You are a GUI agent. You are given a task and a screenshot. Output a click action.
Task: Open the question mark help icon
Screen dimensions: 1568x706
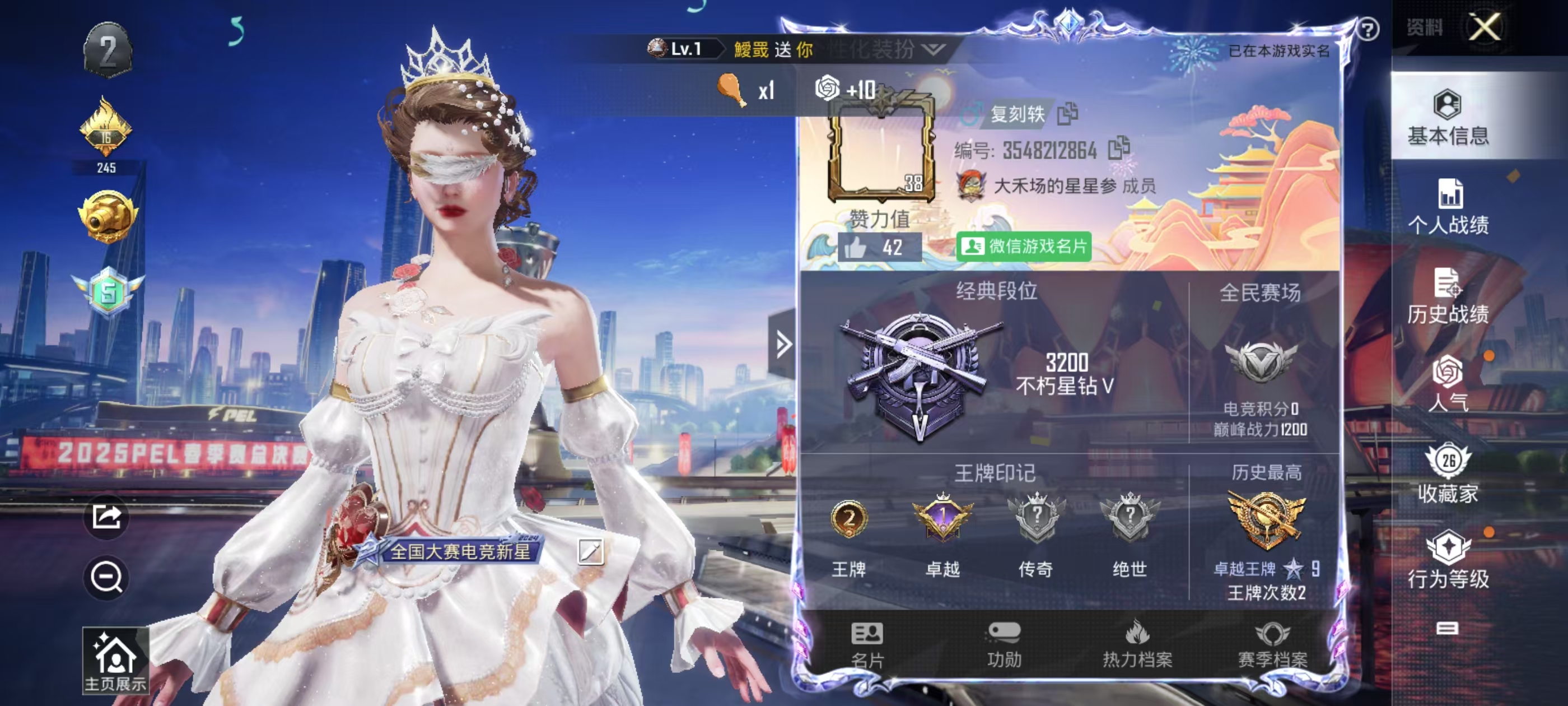1368,29
